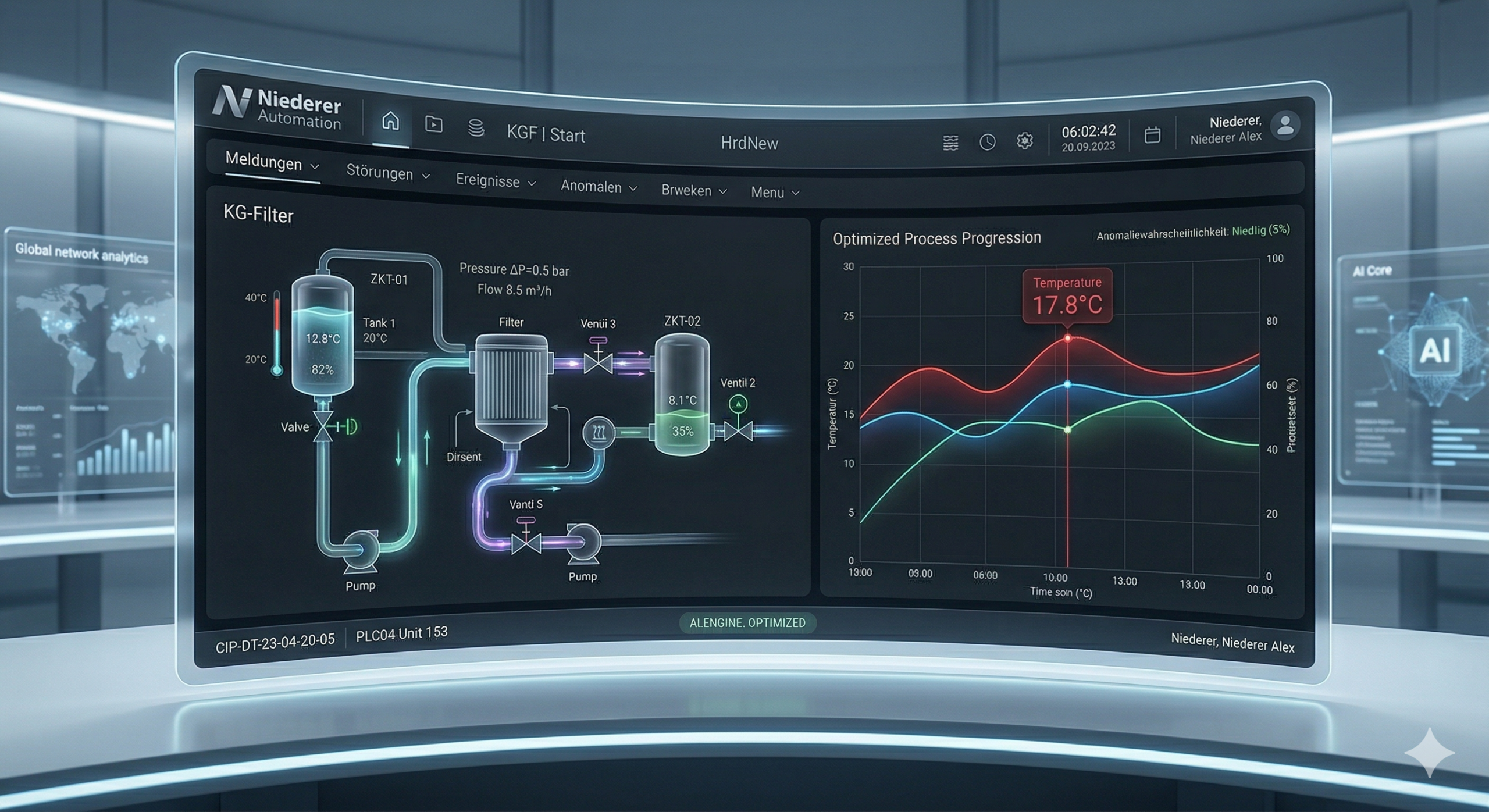
Task: Expand the Störungen menu
Action: [387, 173]
